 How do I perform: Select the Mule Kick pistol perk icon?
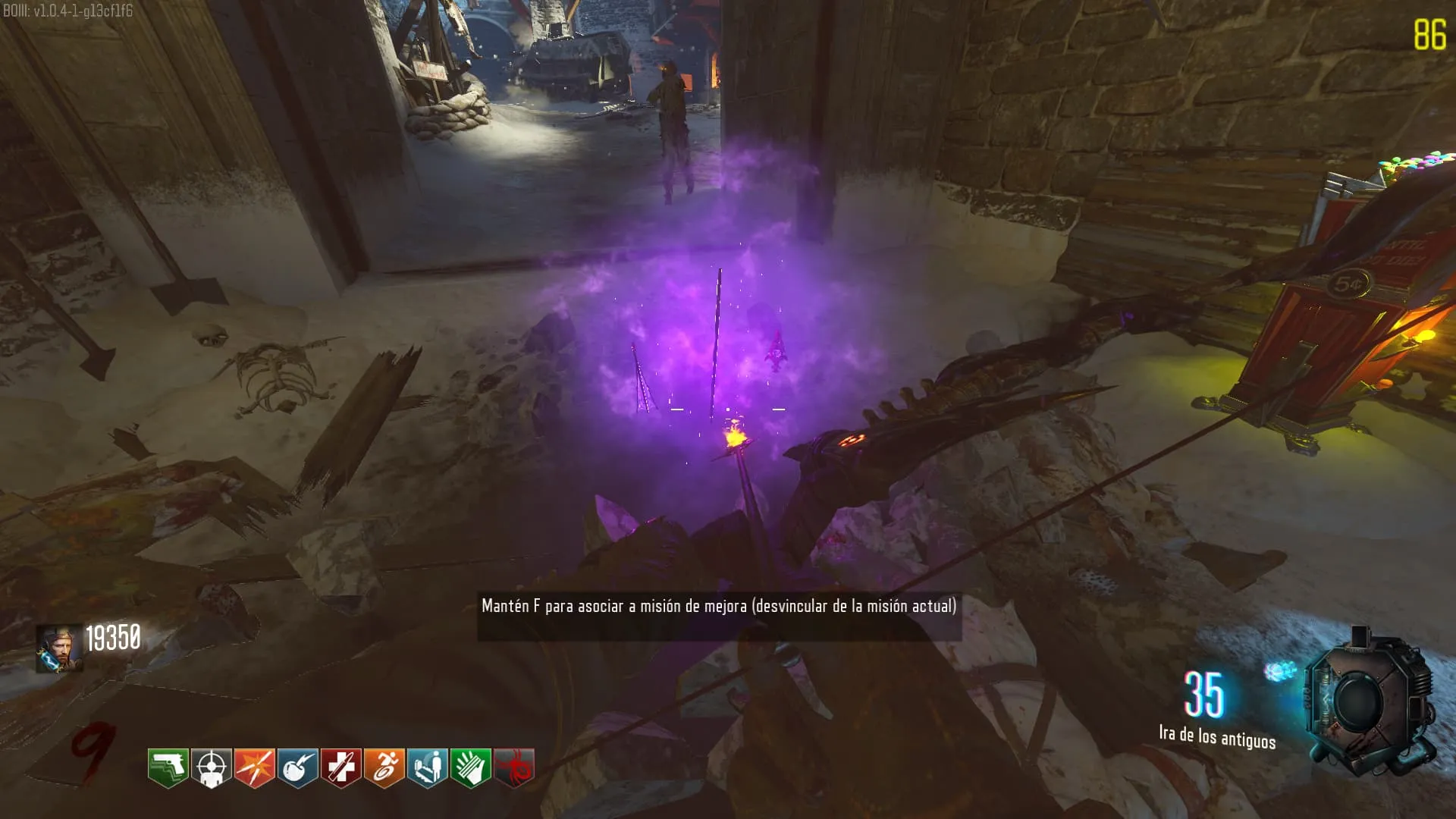click(168, 768)
